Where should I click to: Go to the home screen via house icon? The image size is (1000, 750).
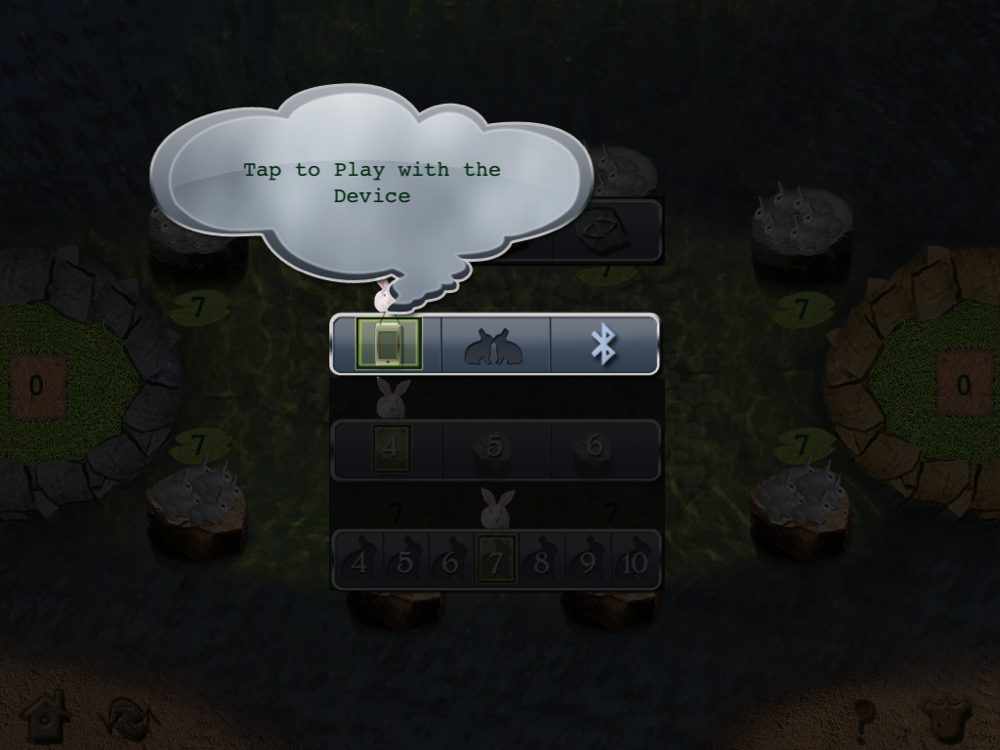click(x=44, y=716)
